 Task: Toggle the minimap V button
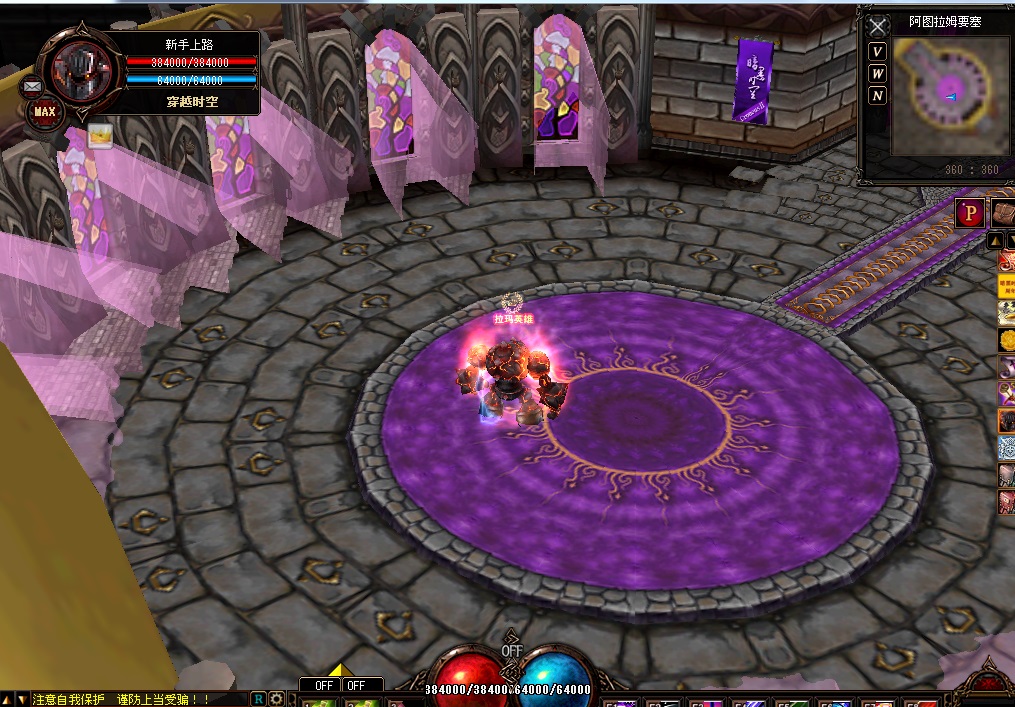coord(877,52)
